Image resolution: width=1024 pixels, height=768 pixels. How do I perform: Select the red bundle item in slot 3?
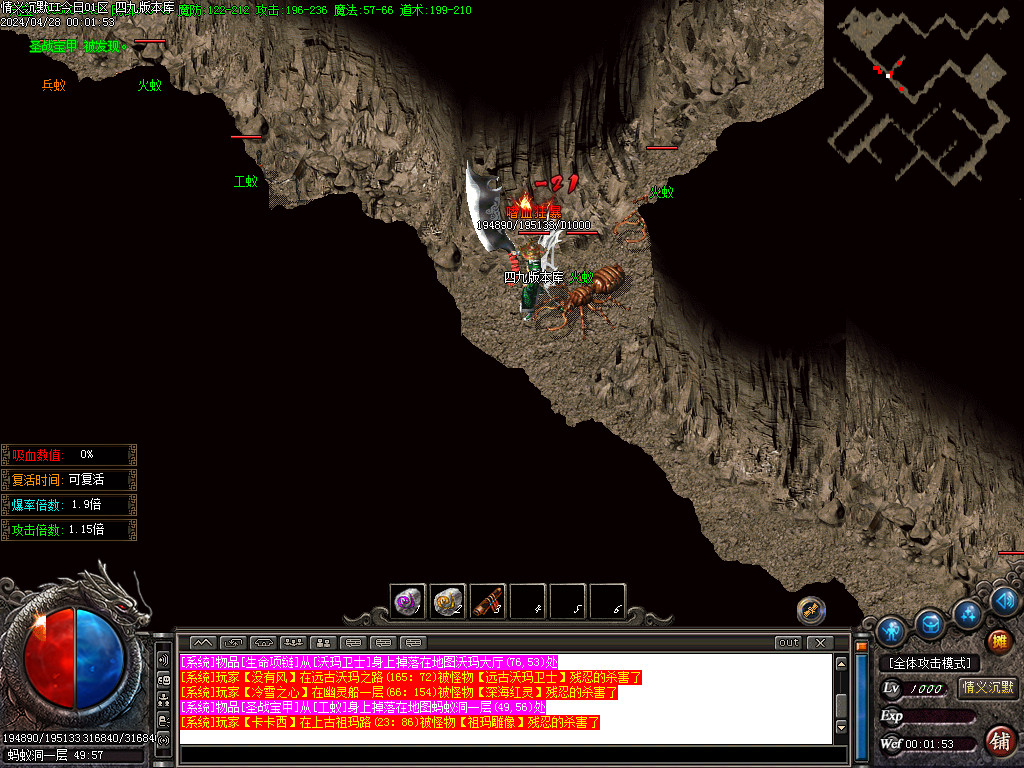point(488,601)
